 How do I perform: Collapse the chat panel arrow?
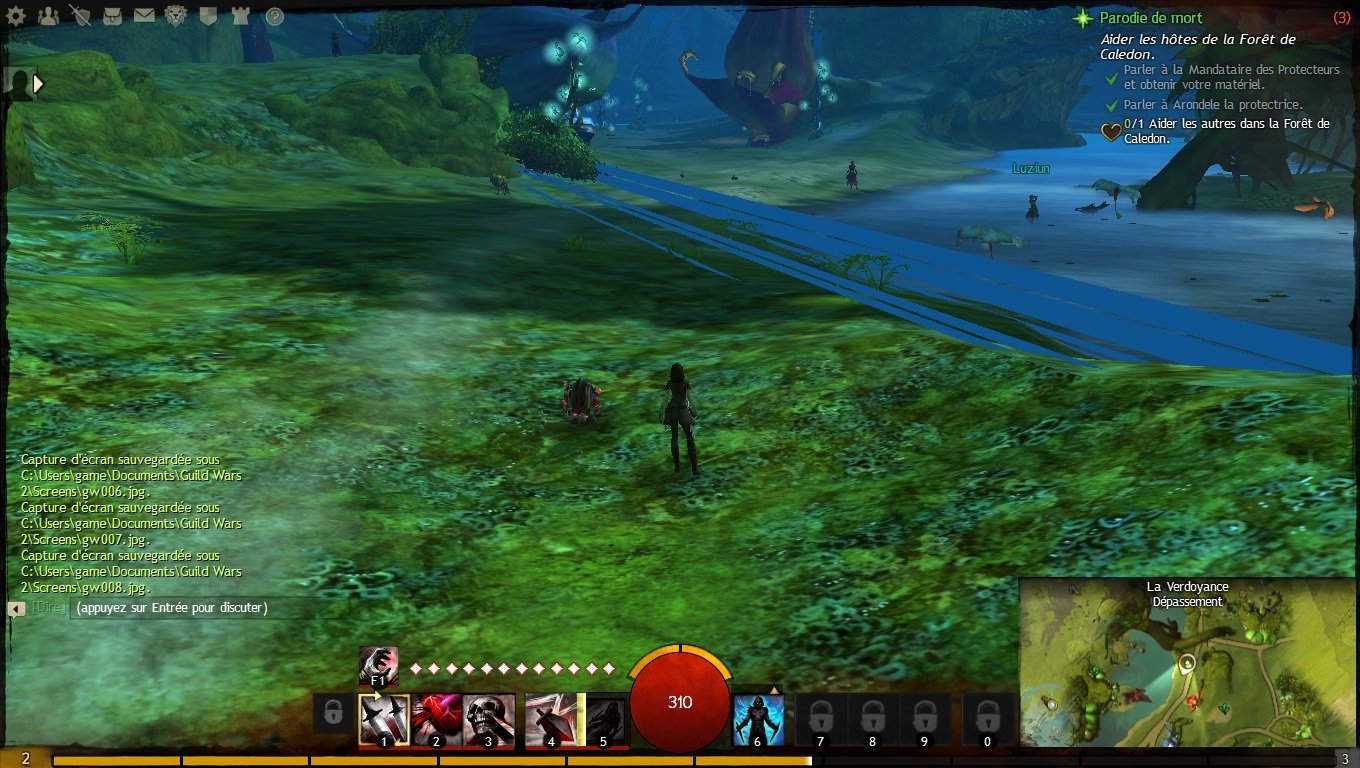click(16, 608)
